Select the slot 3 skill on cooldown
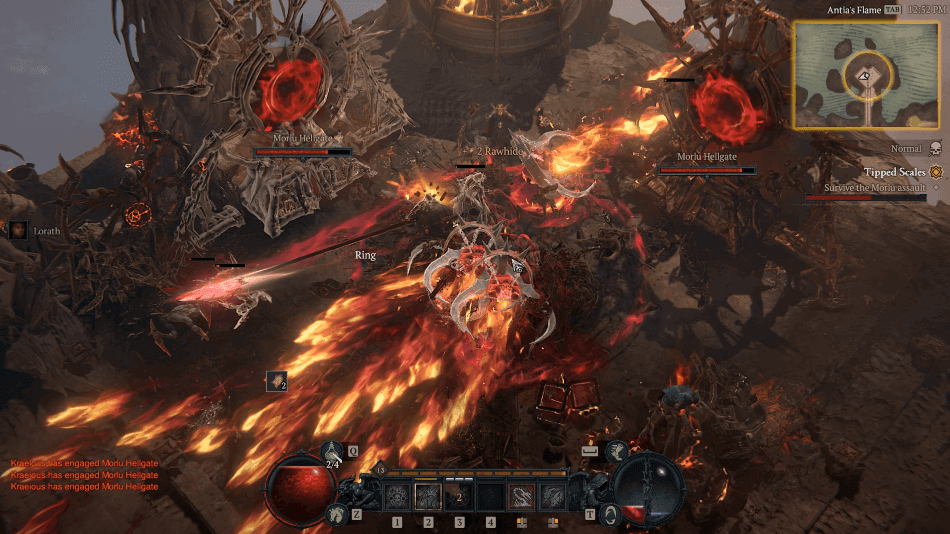This screenshot has width=950, height=534. (x=459, y=496)
